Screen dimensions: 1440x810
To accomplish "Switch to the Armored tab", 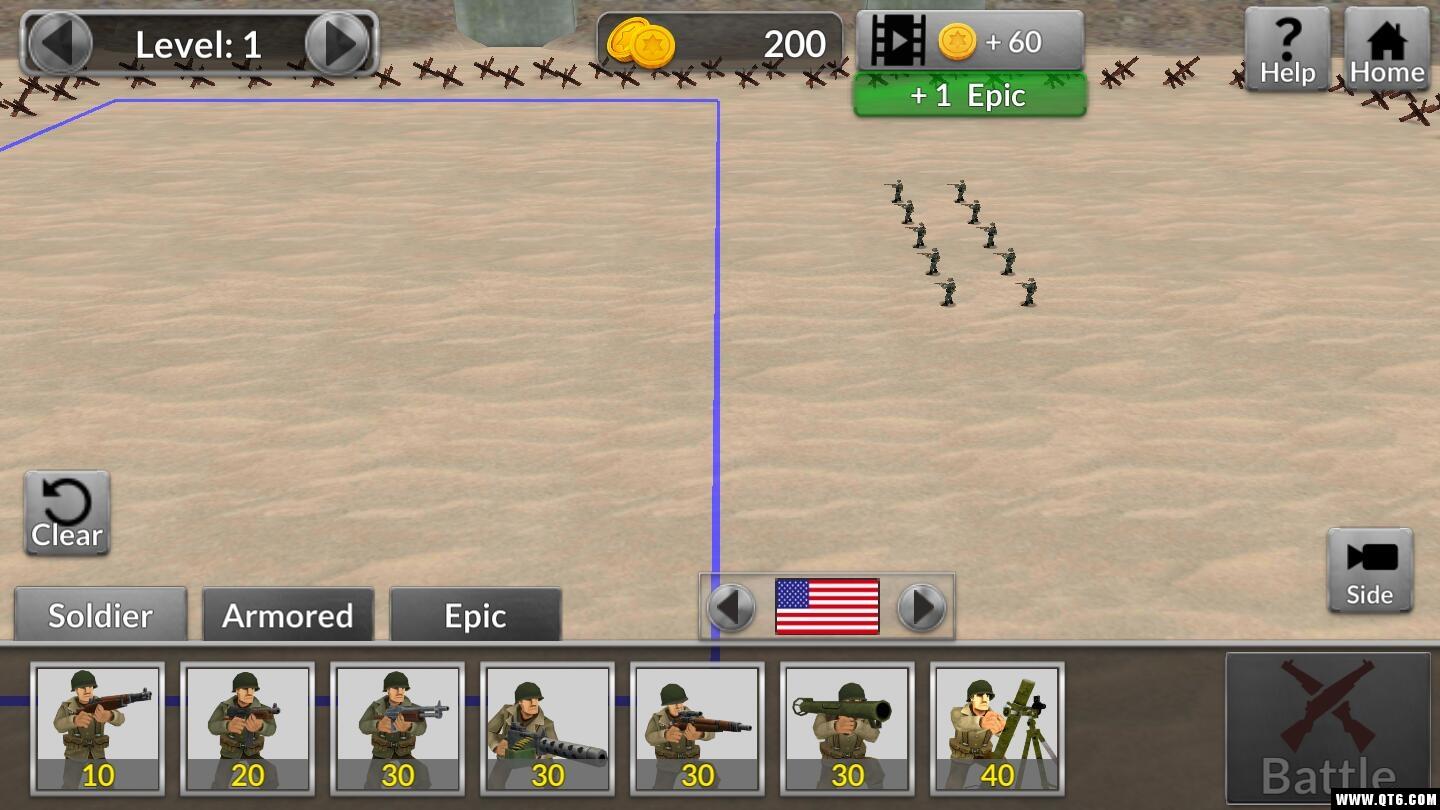I will 288,615.
